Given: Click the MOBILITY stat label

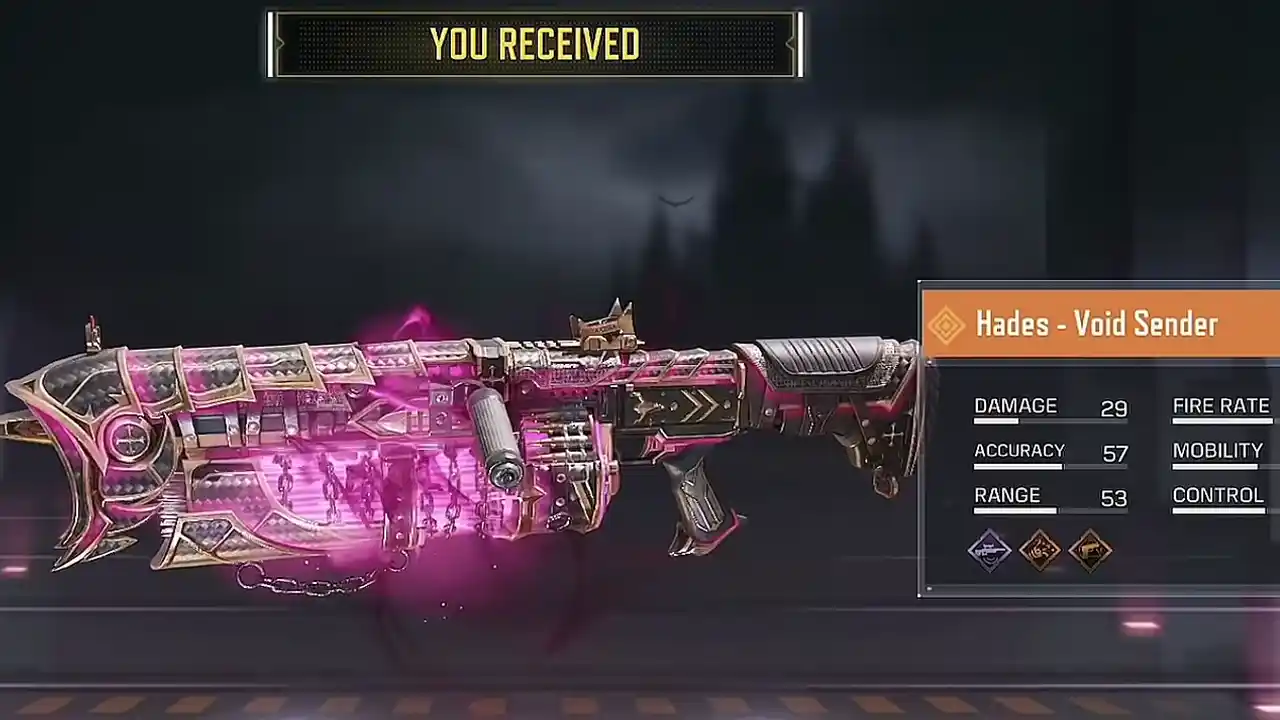Looking at the screenshot, I should 1218,450.
